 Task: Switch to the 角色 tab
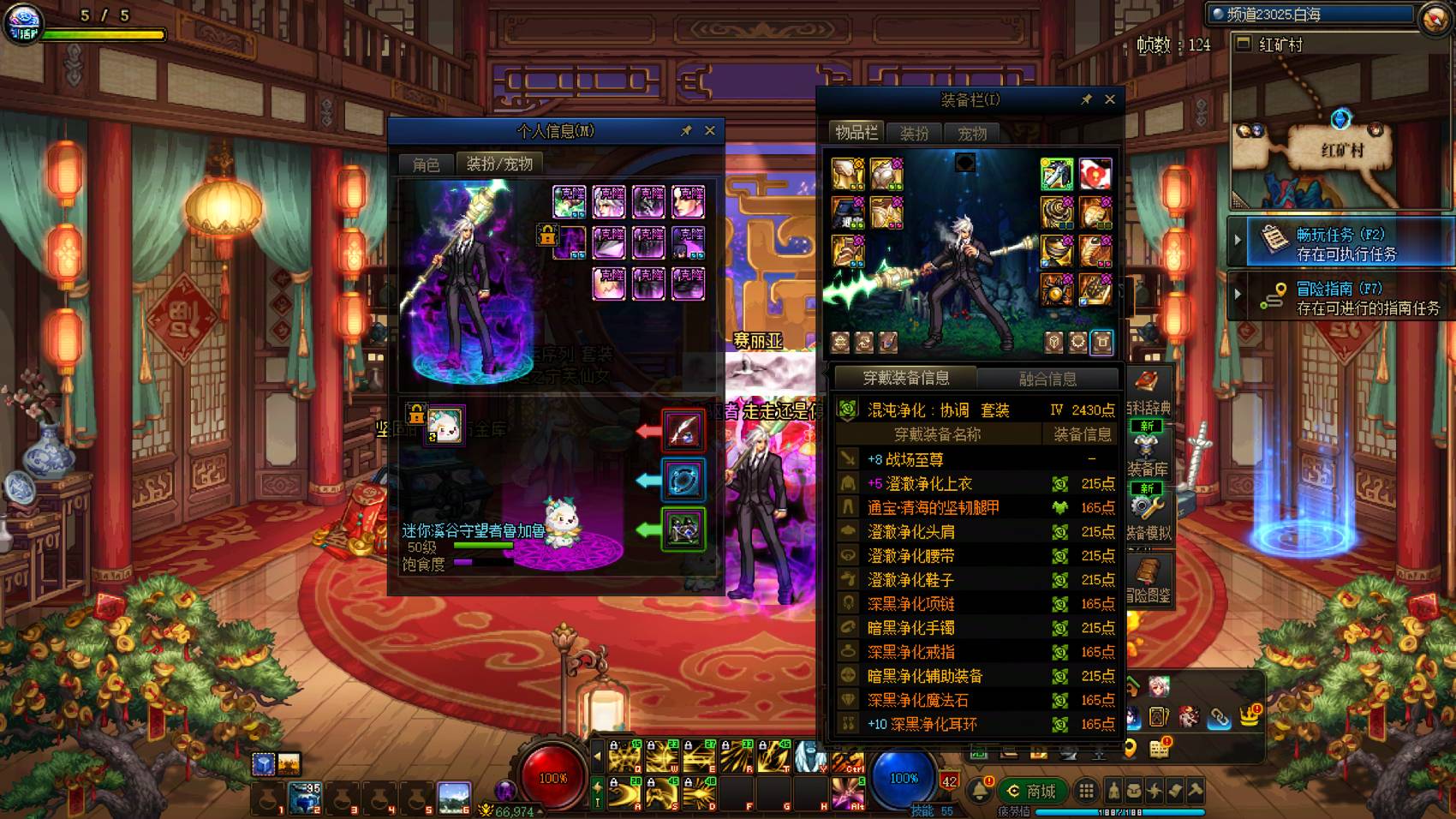point(426,164)
